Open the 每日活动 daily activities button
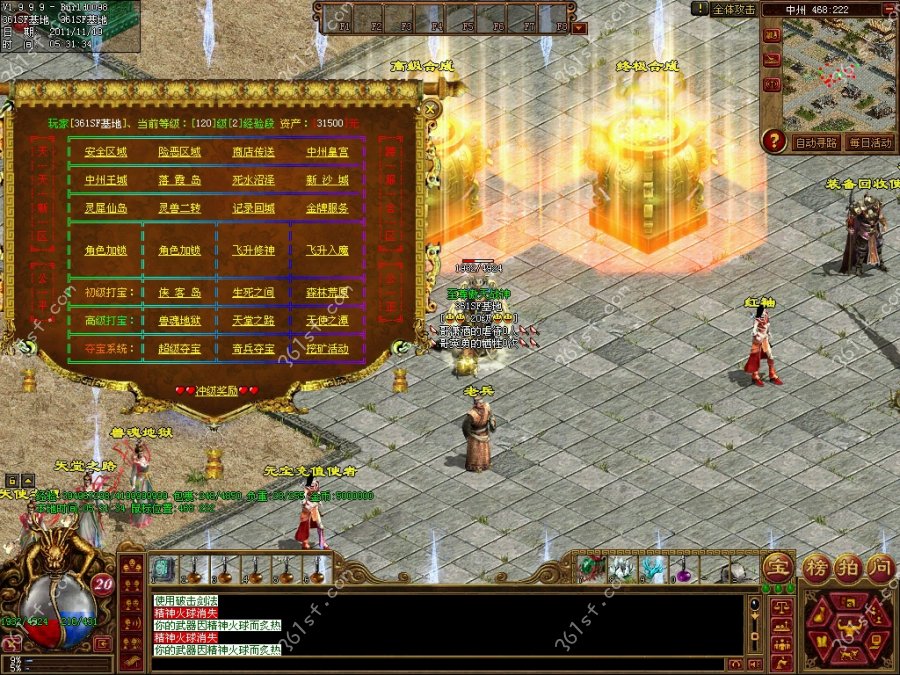 click(870, 143)
